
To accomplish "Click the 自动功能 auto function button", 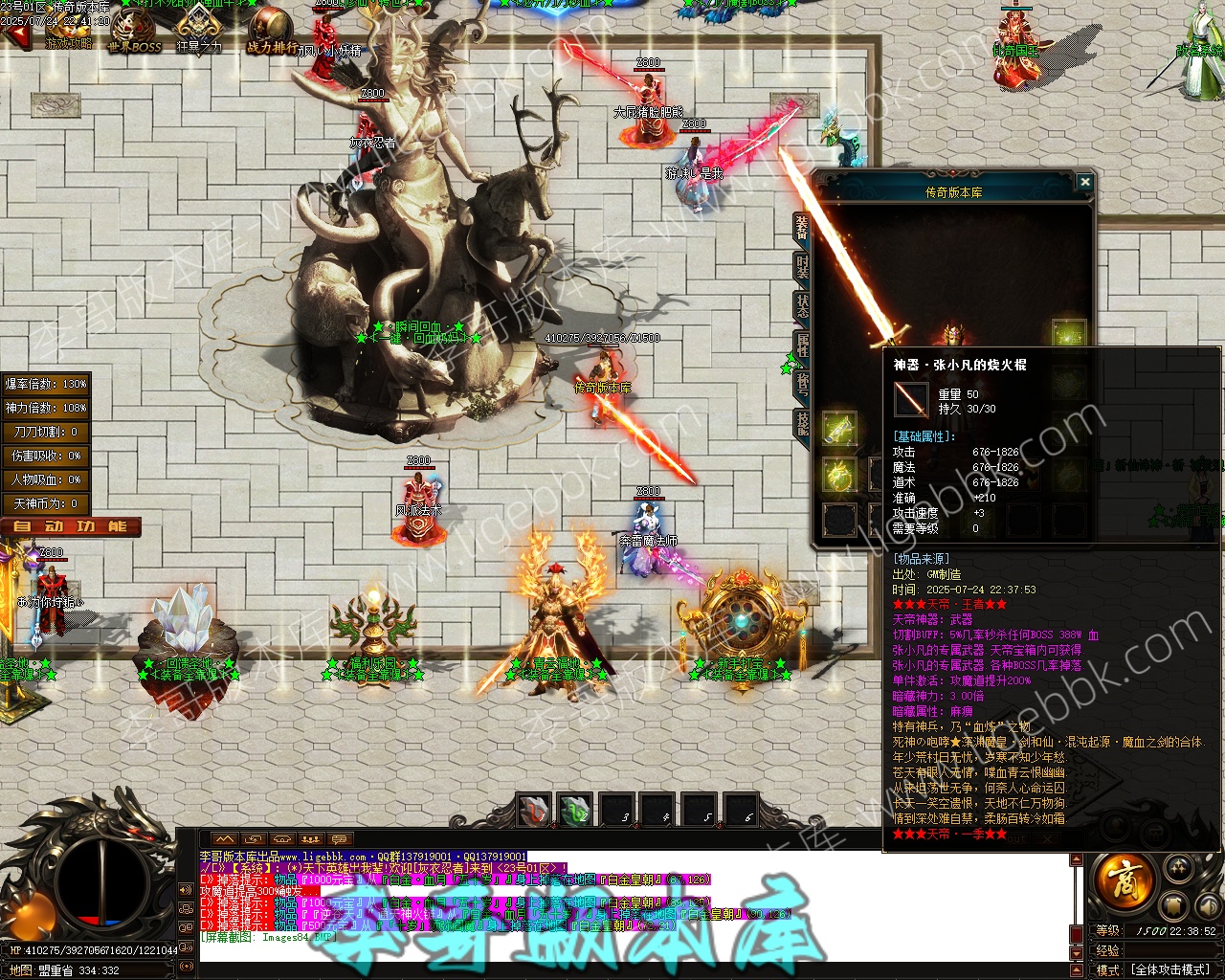I will [71, 526].
